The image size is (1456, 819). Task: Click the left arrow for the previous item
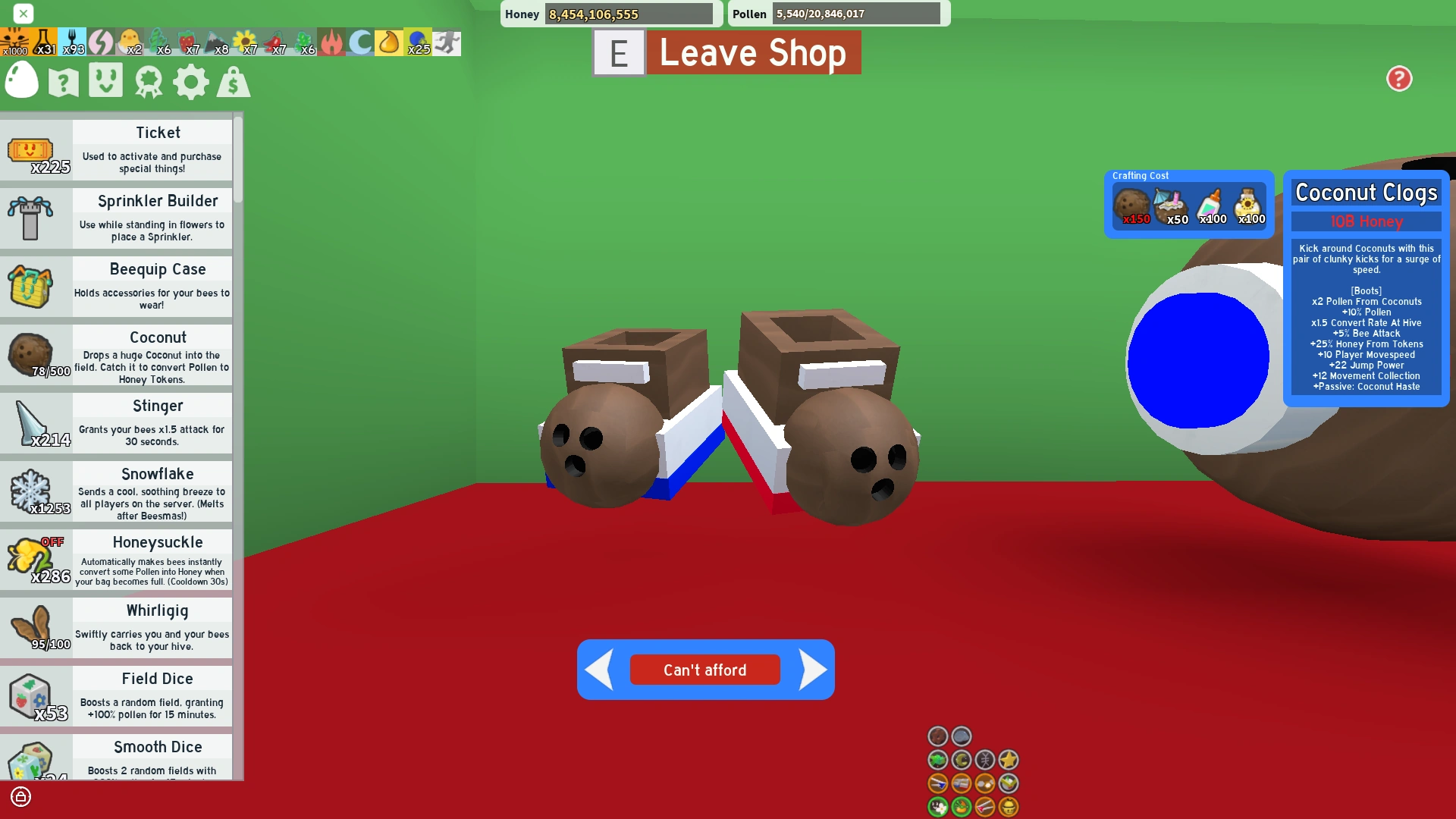(x=598, y=670)
